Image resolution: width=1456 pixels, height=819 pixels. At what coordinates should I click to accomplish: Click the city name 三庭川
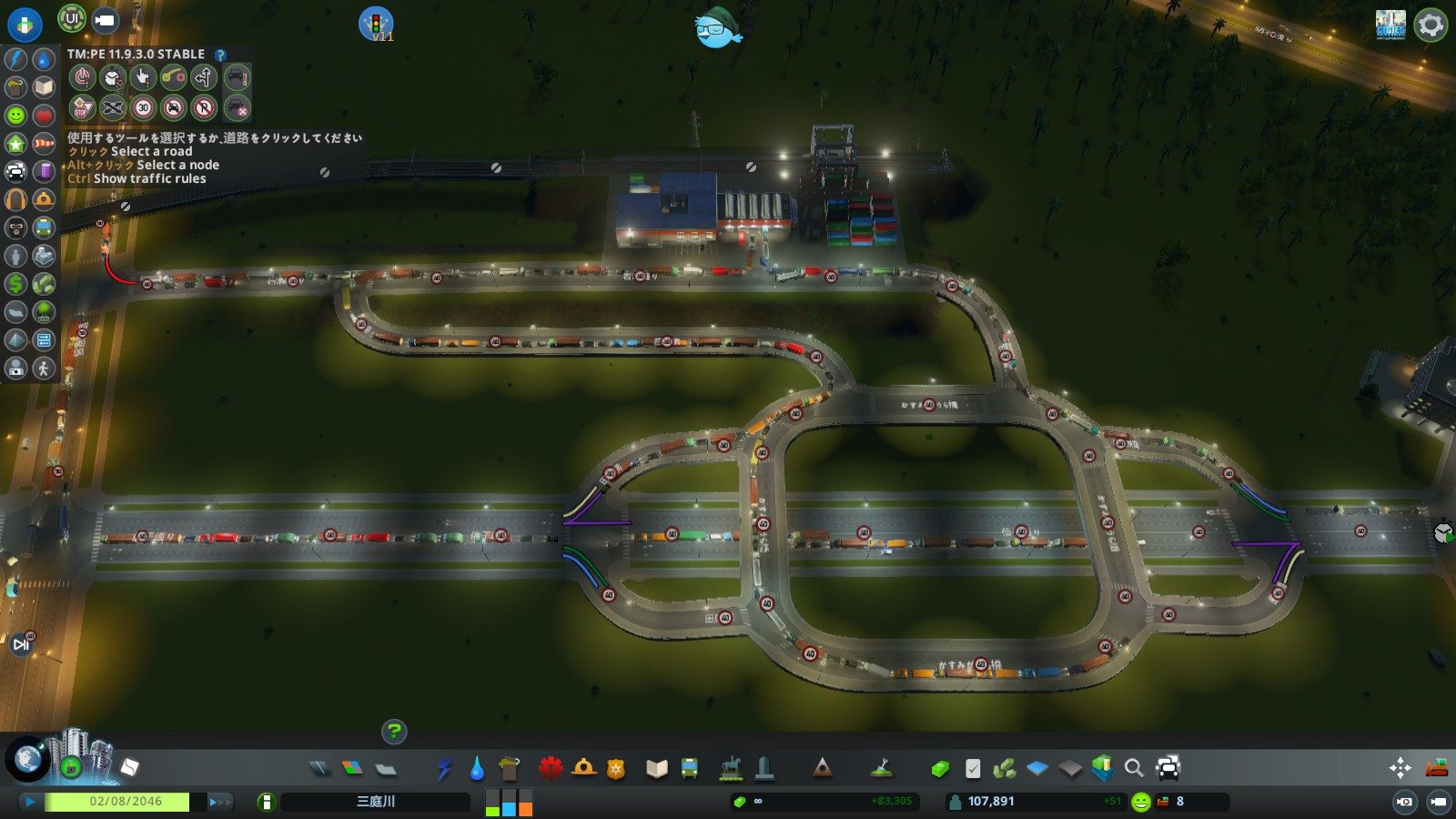(375, 802)
